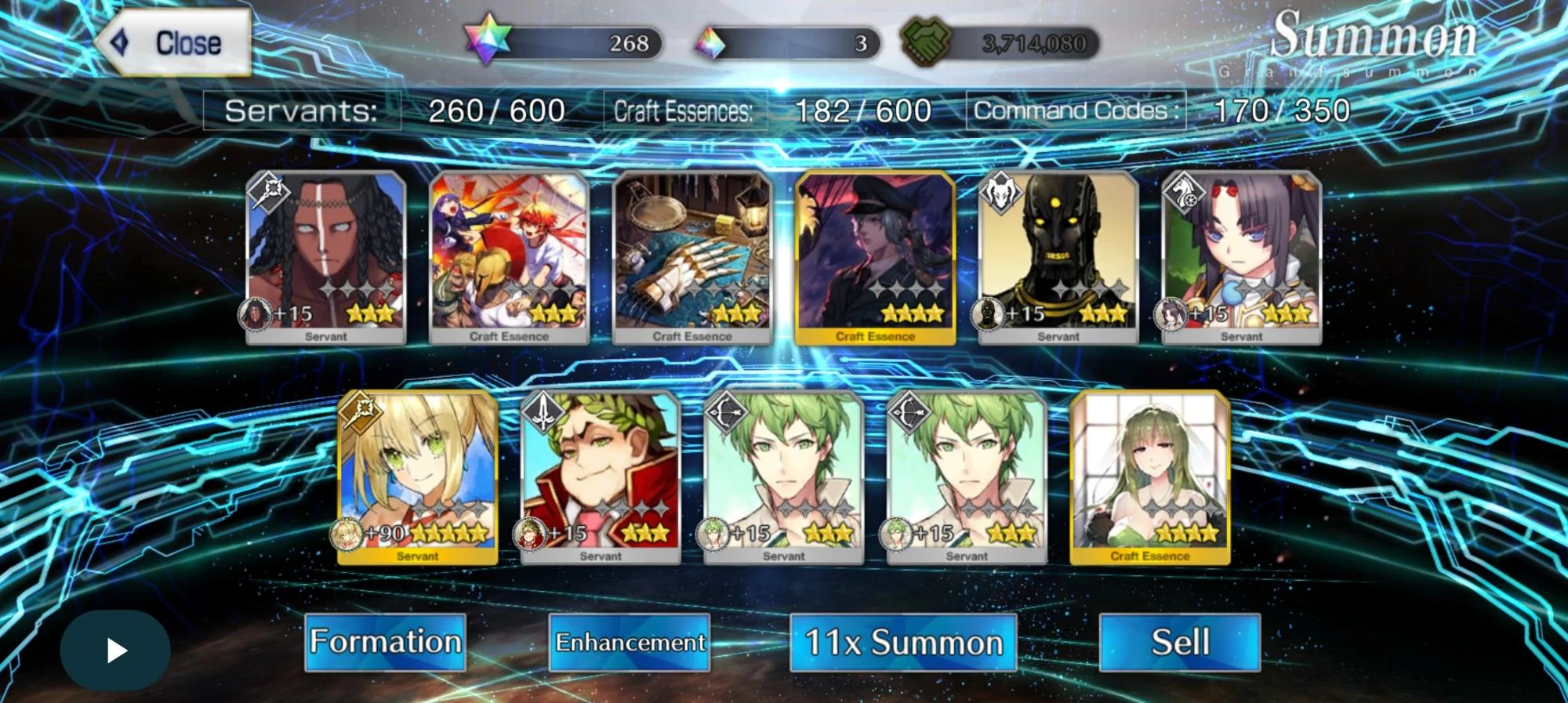Open the Enhancement screen
The width and height of the screenshot is (1568, 703).
[630, 643]
